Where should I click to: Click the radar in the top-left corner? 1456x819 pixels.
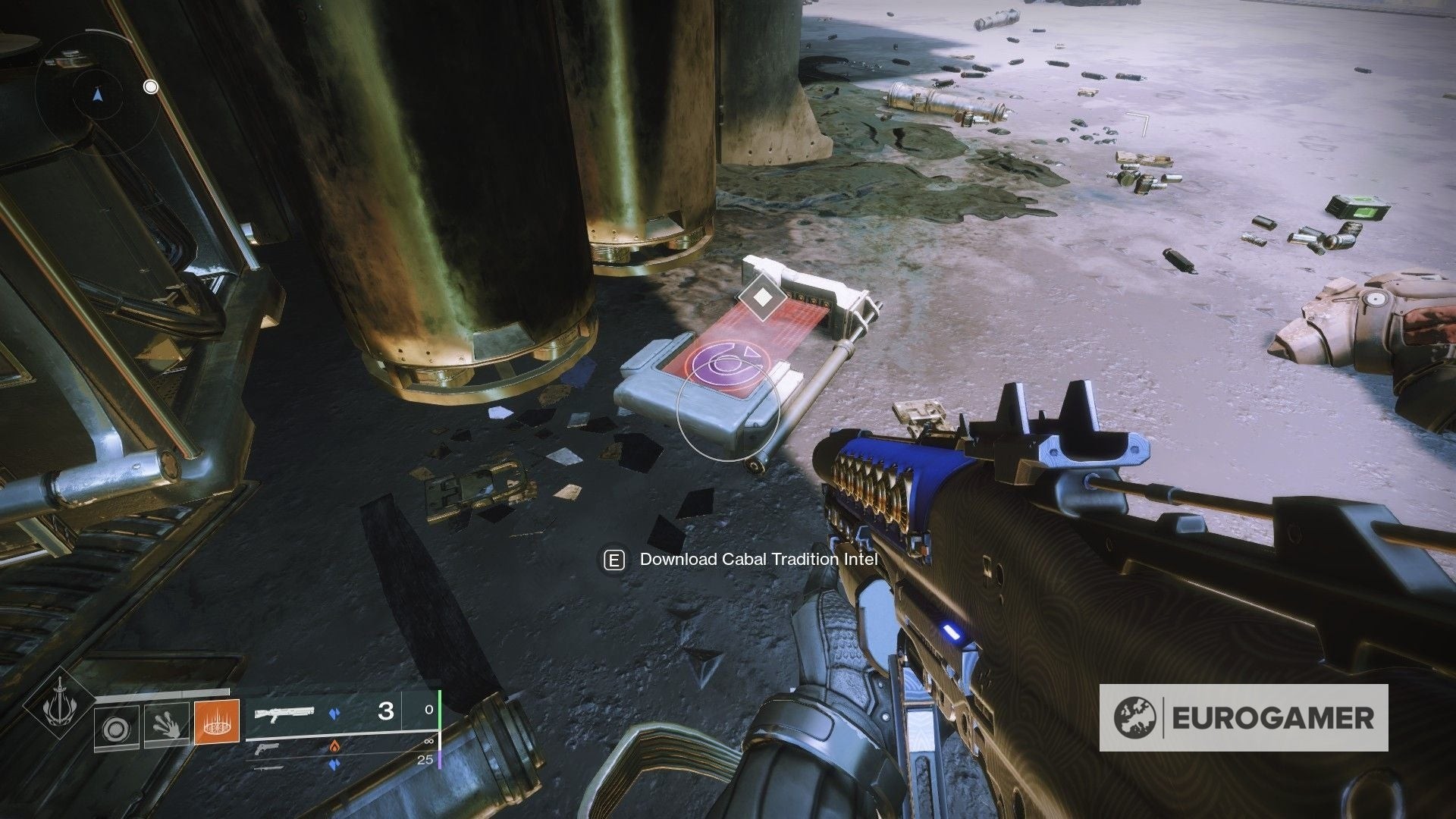96,96
